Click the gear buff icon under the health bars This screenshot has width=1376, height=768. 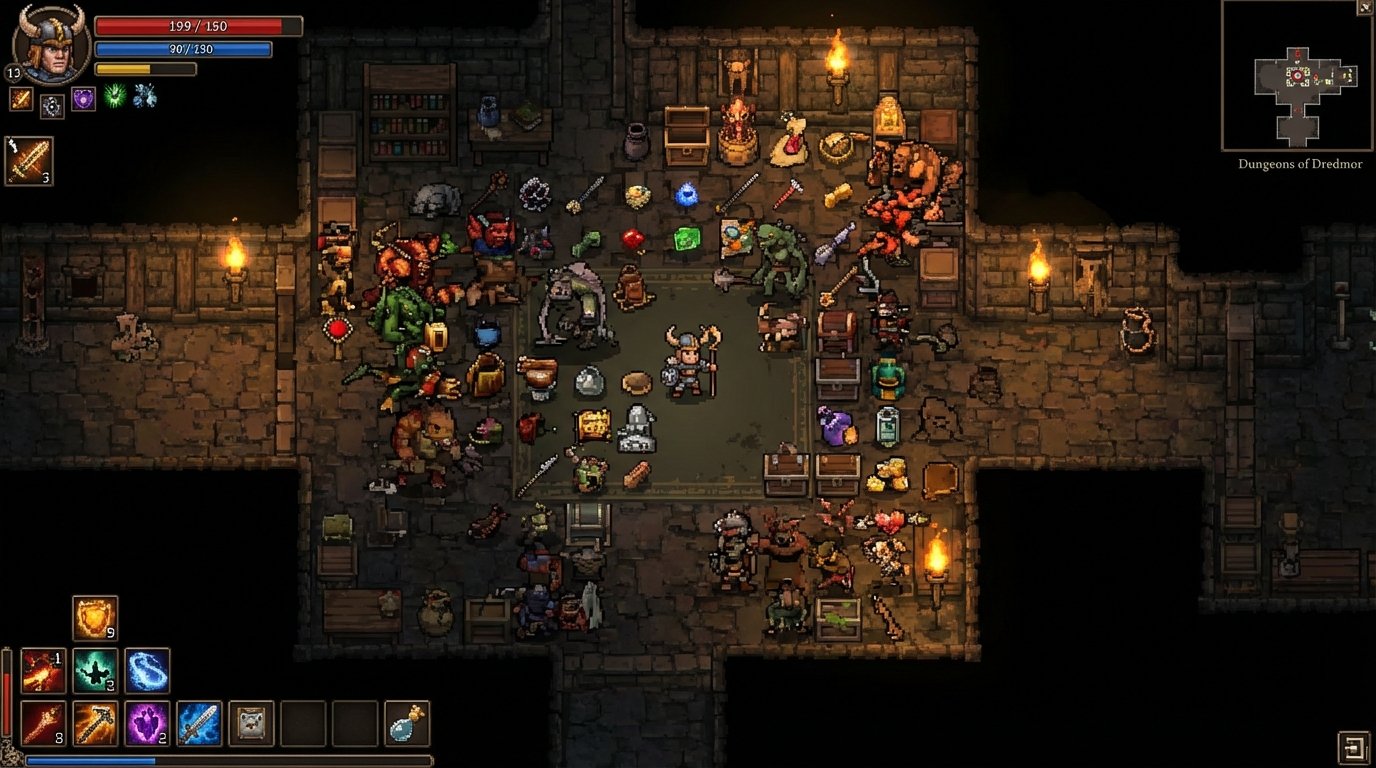(53, 105)
